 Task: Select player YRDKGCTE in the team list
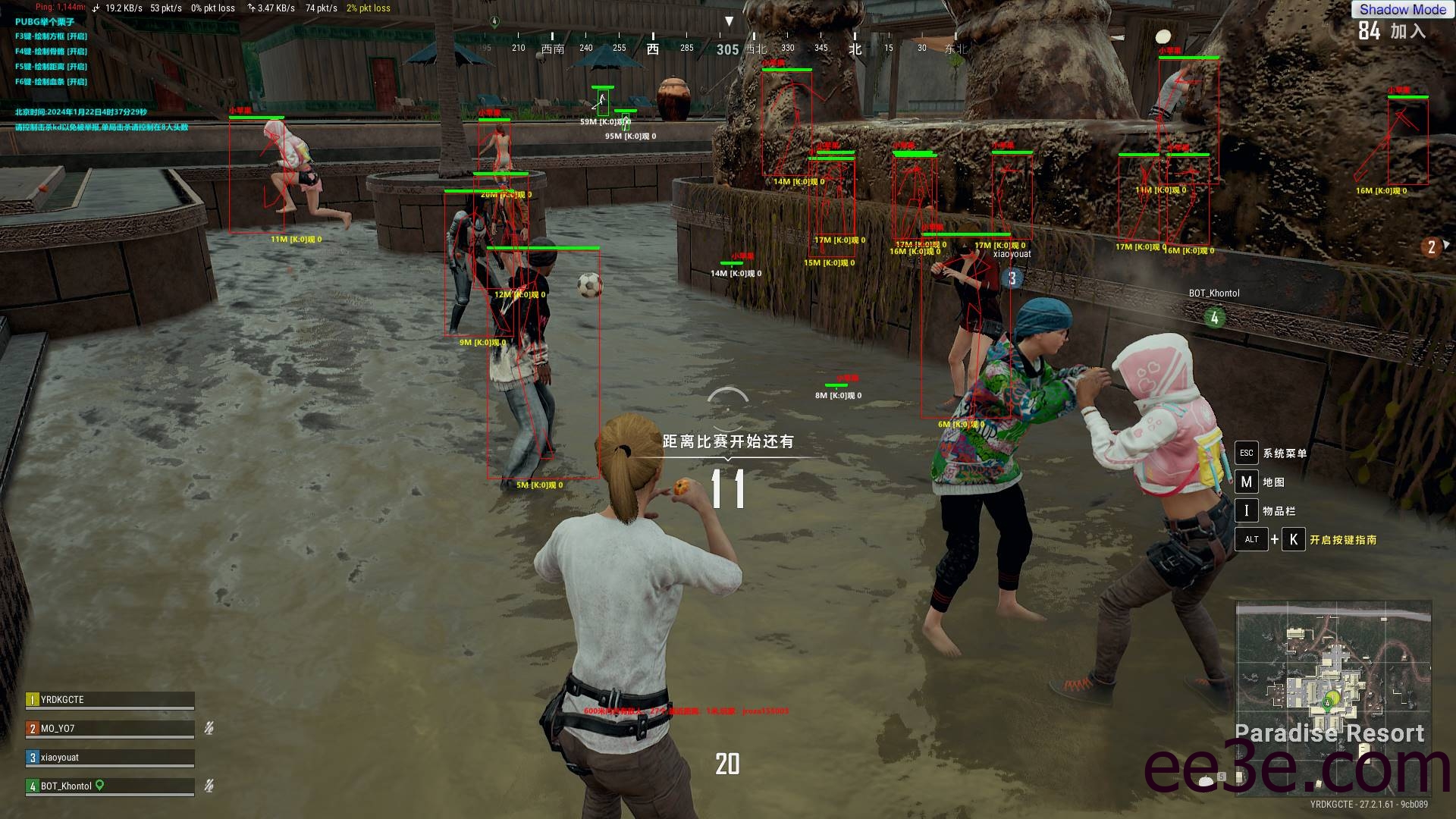pos(109,699)
